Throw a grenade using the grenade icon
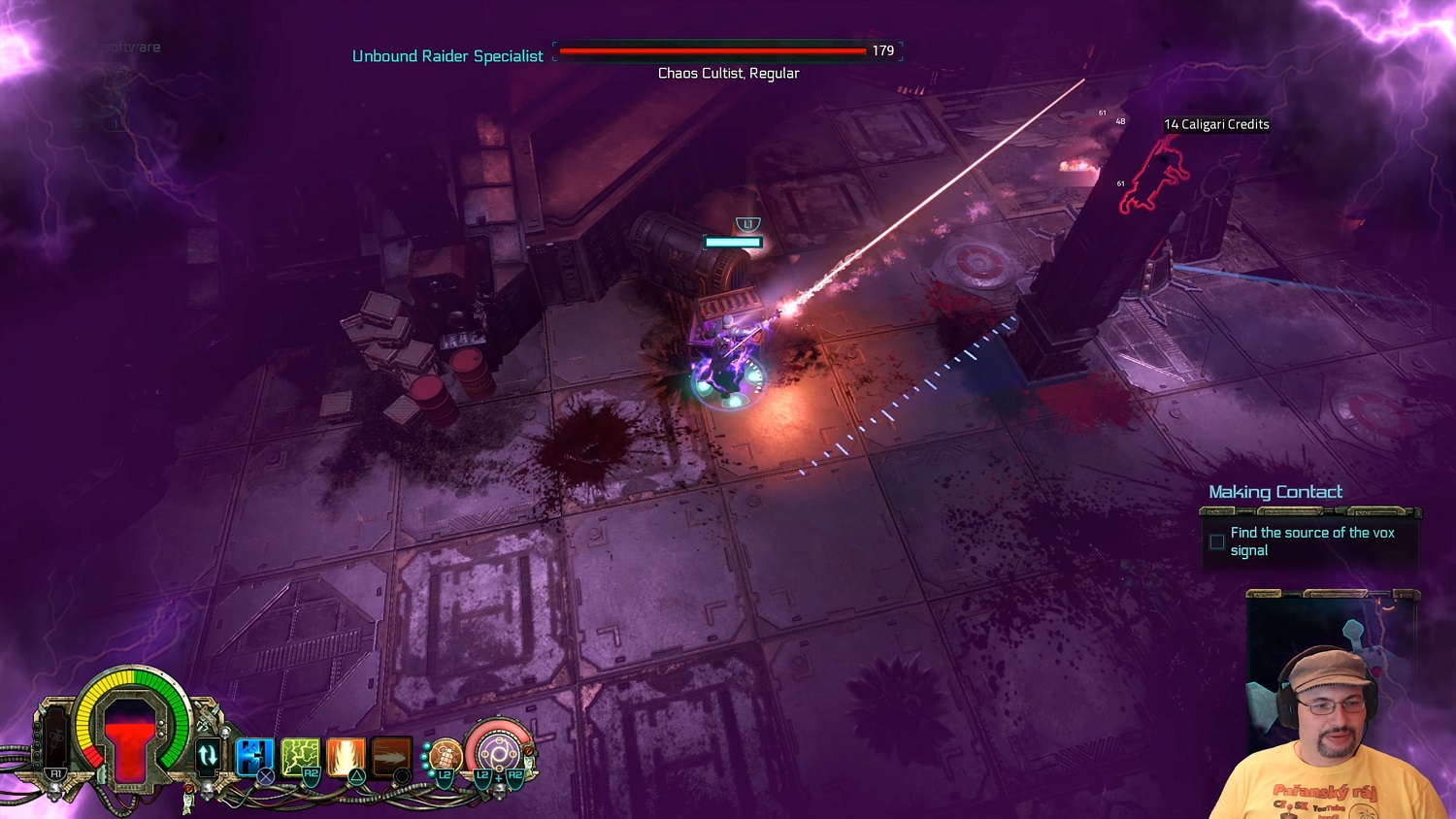This screenshot has width=1456, height=819. (x=445, y=755)
